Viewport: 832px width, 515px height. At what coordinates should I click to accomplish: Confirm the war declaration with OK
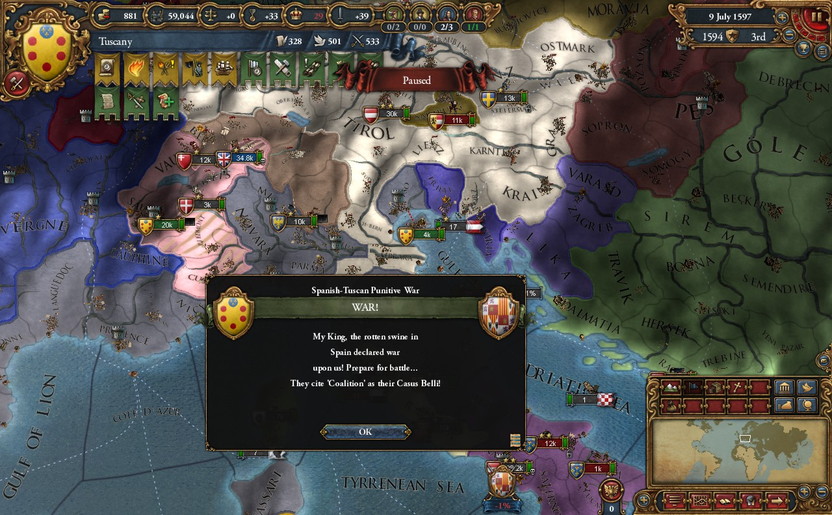tap(365, 431)
